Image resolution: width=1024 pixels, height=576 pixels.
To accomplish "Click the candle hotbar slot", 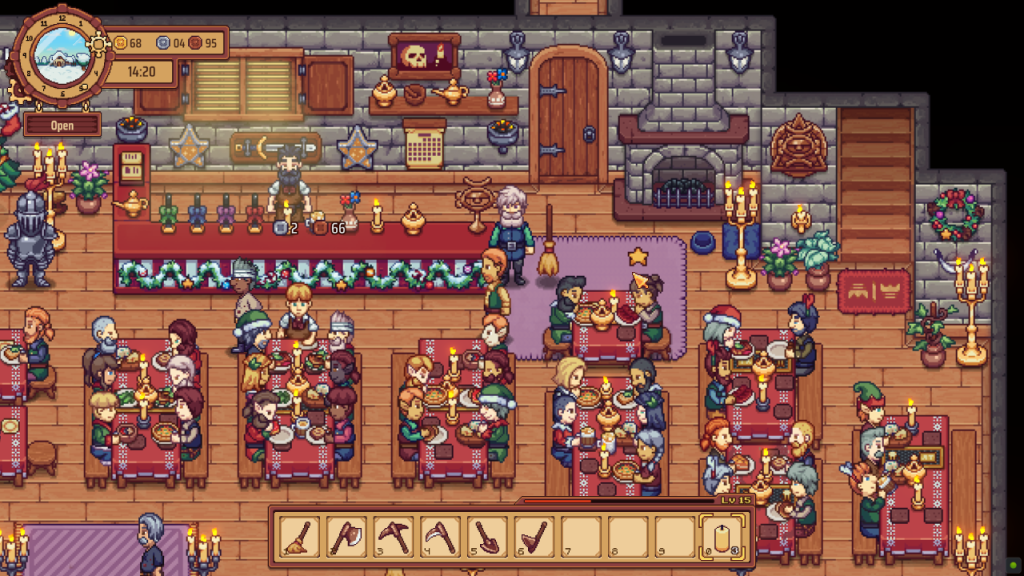I will tap(722, 537).
